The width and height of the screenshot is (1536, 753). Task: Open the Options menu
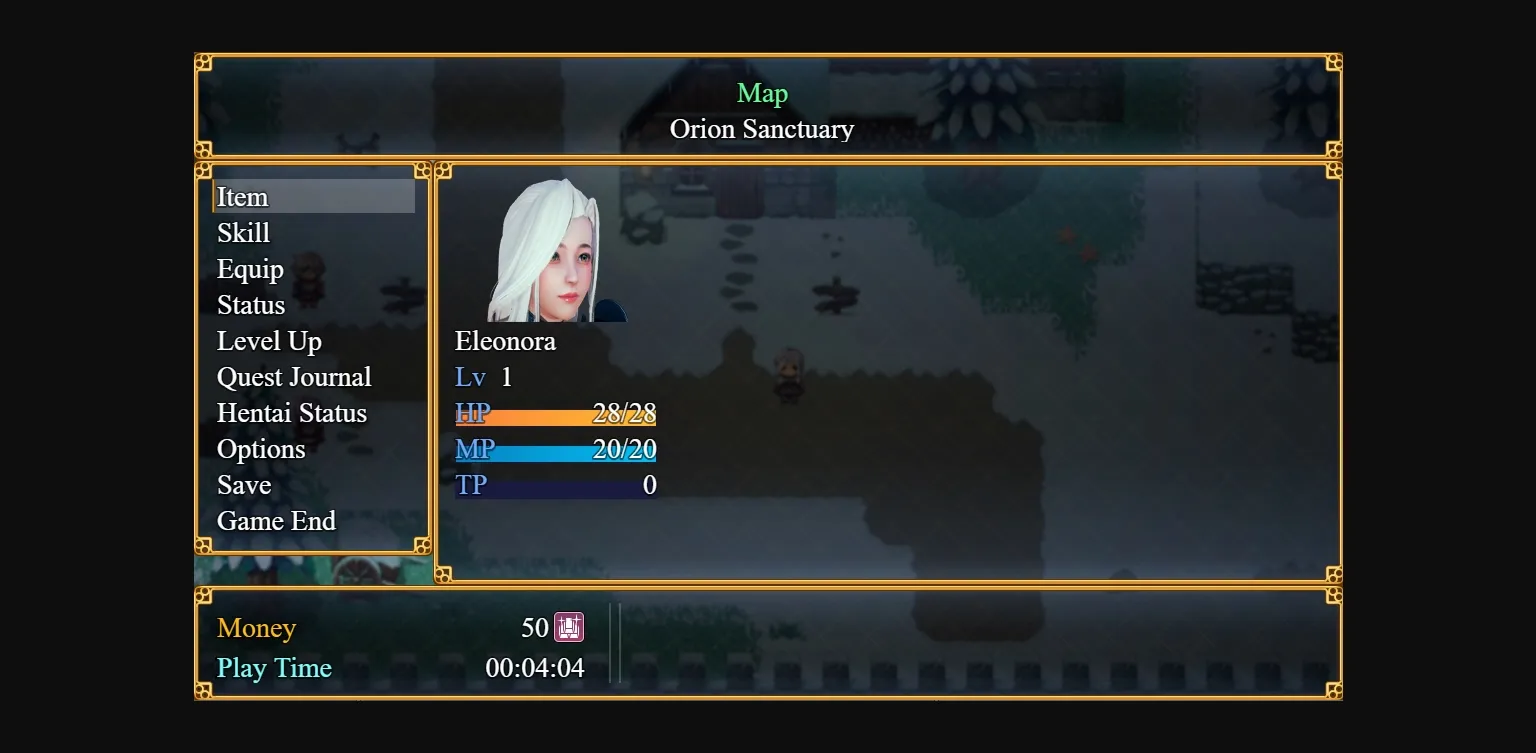pos(261,448)
